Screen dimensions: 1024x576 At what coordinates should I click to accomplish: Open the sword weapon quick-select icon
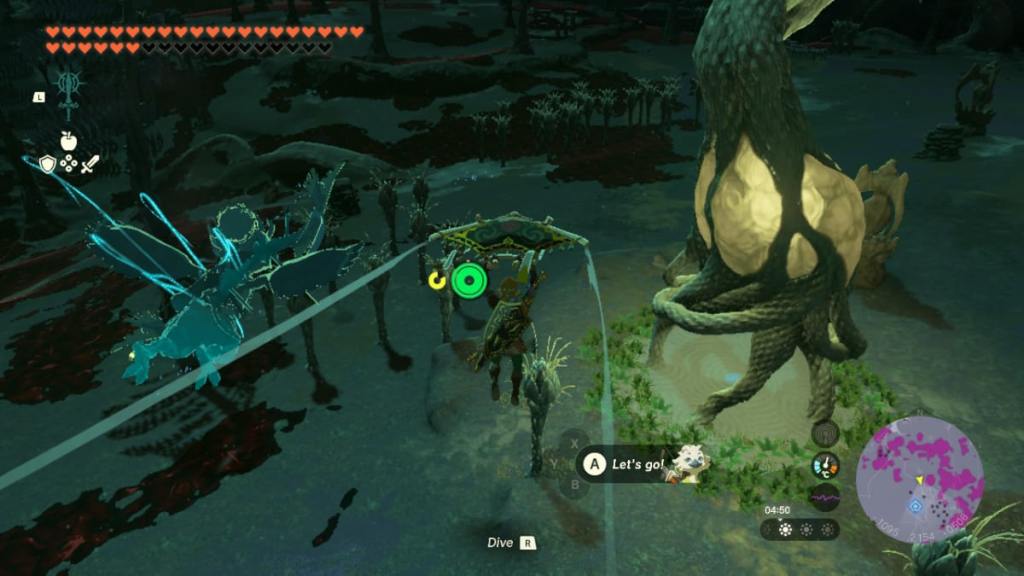tap(89, 164)
